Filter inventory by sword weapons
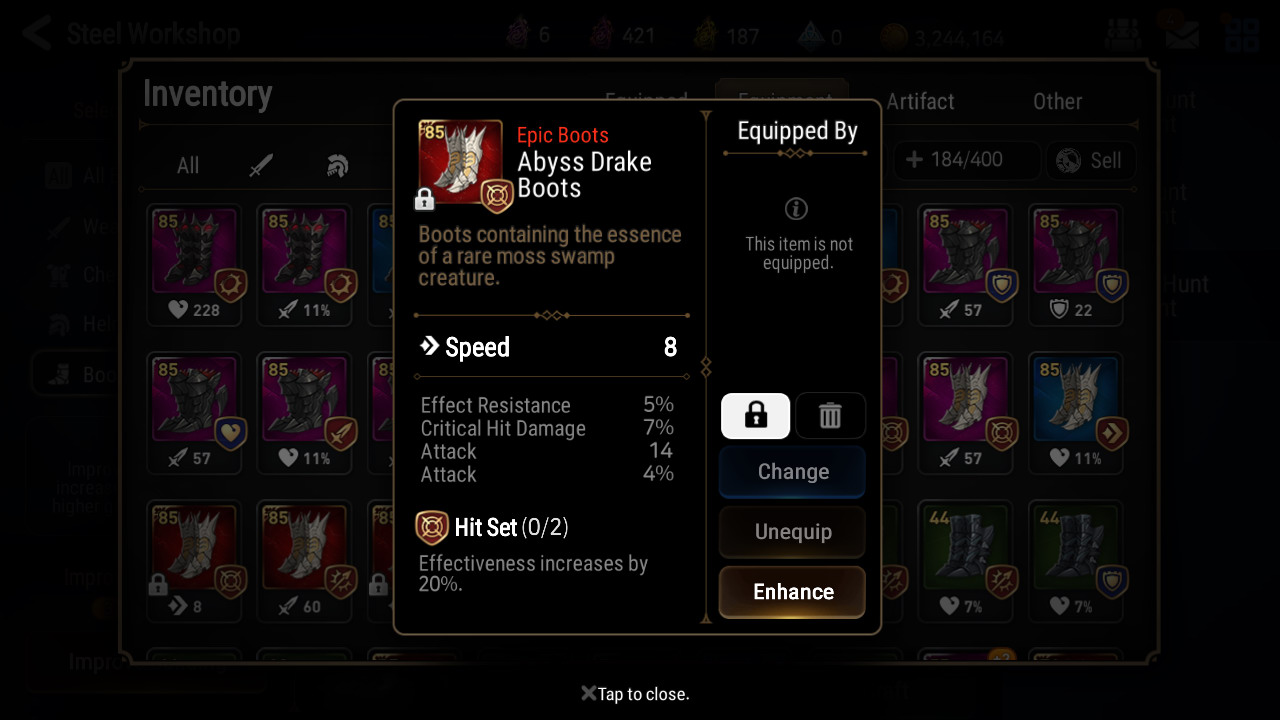 point(262,166)
